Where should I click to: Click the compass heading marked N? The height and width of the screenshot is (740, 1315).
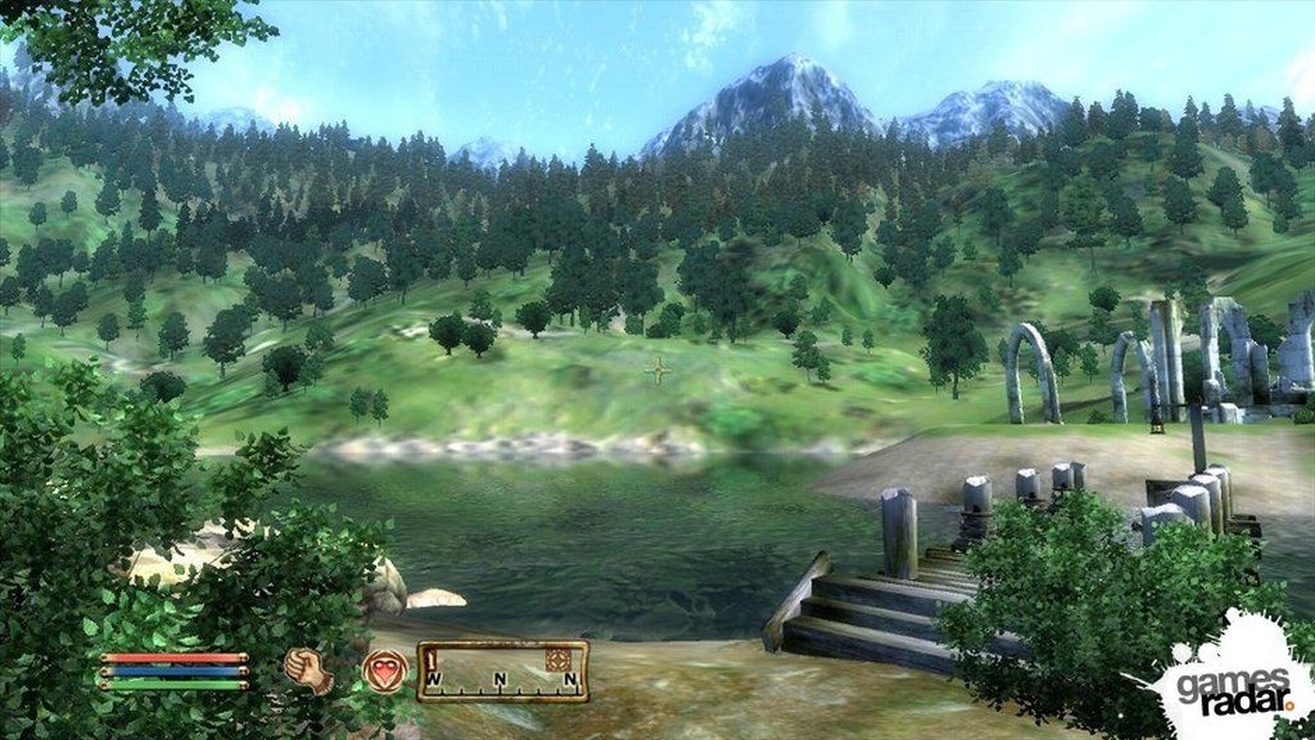pyautogui.click(x=500, y=681)
